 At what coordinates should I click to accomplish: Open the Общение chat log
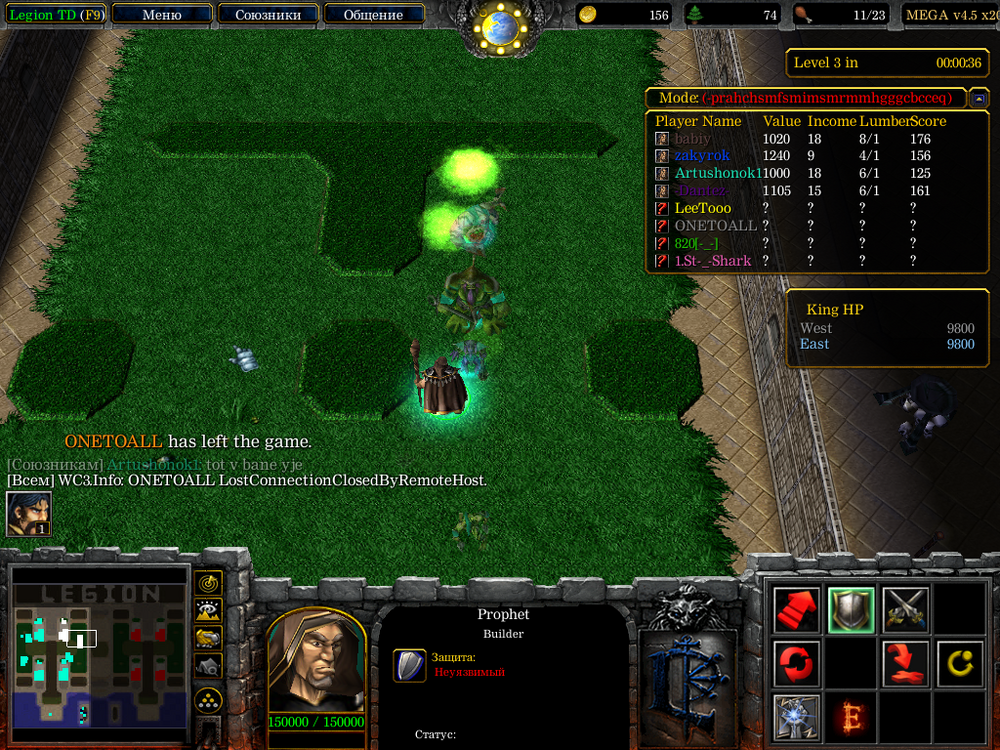373,15
